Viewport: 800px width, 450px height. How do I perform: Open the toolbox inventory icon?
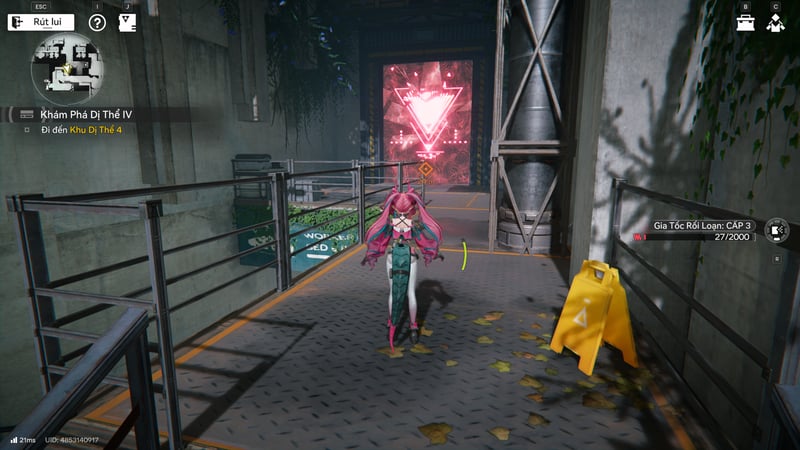click(746, 22)
